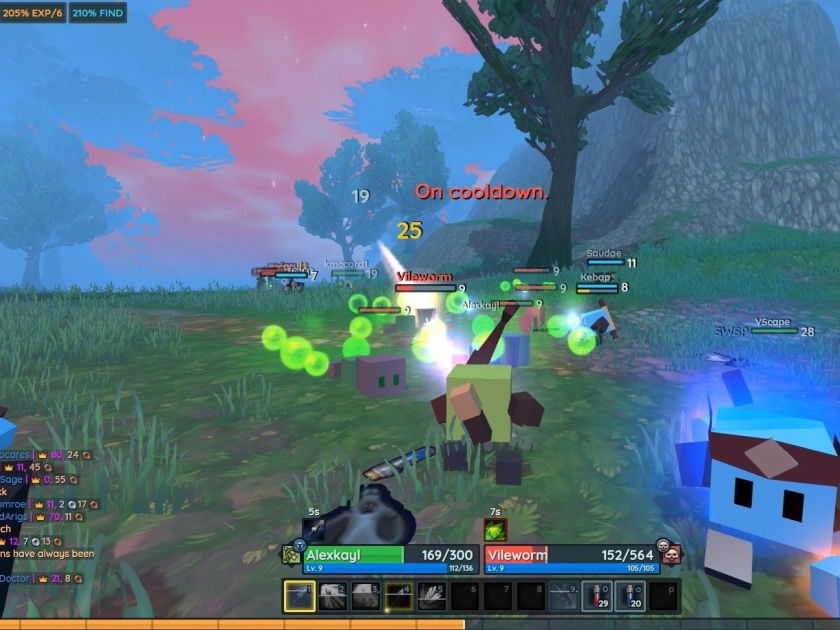Trigger the skill in hotbar slot 3
Image resolution: width=840 pixels, height=630 pixels.
click(x=366, y=596)
